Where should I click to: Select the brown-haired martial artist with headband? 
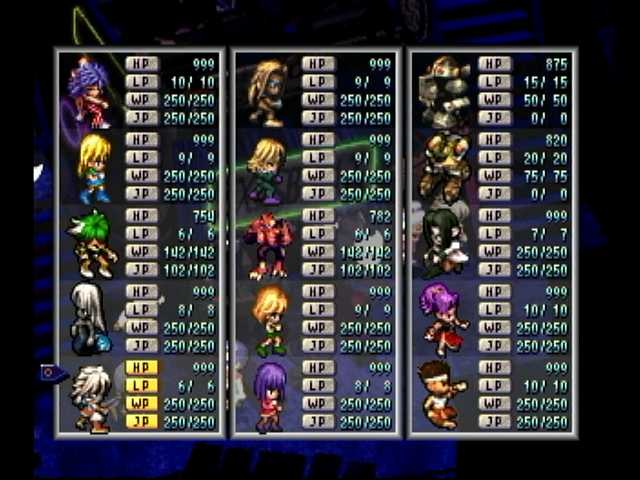click(x=444, y=392)
